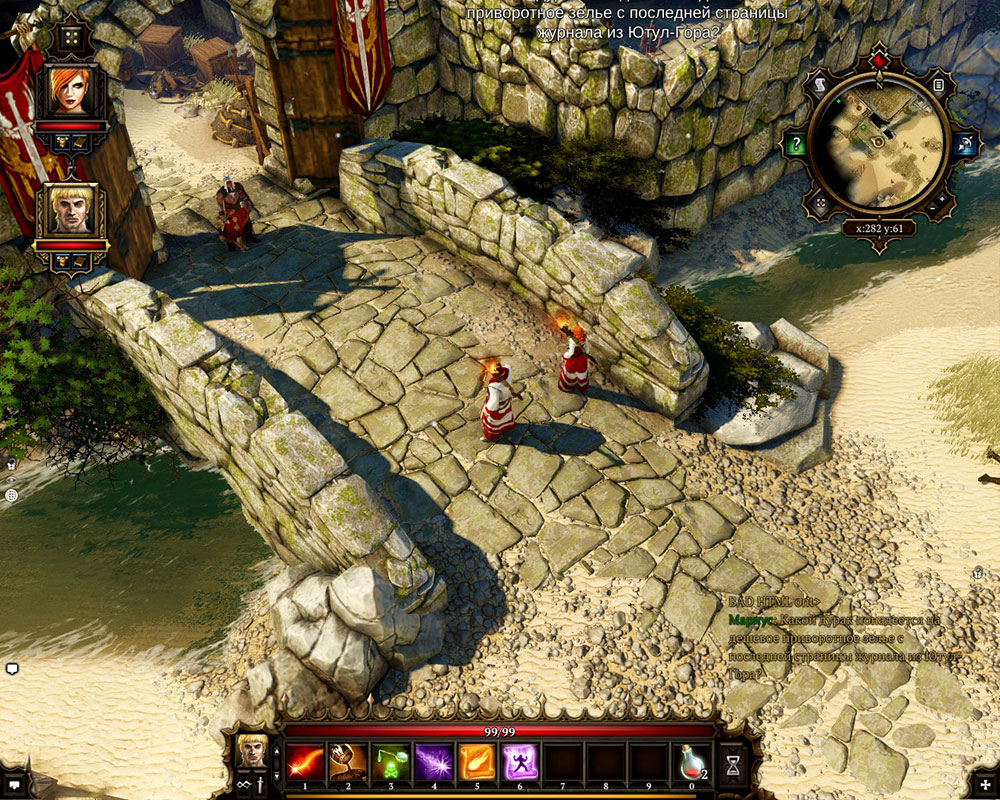This screenshot has height=800, width=1000.
Task: Select the blond man's party portrait
Action: (x=70, y=209)
